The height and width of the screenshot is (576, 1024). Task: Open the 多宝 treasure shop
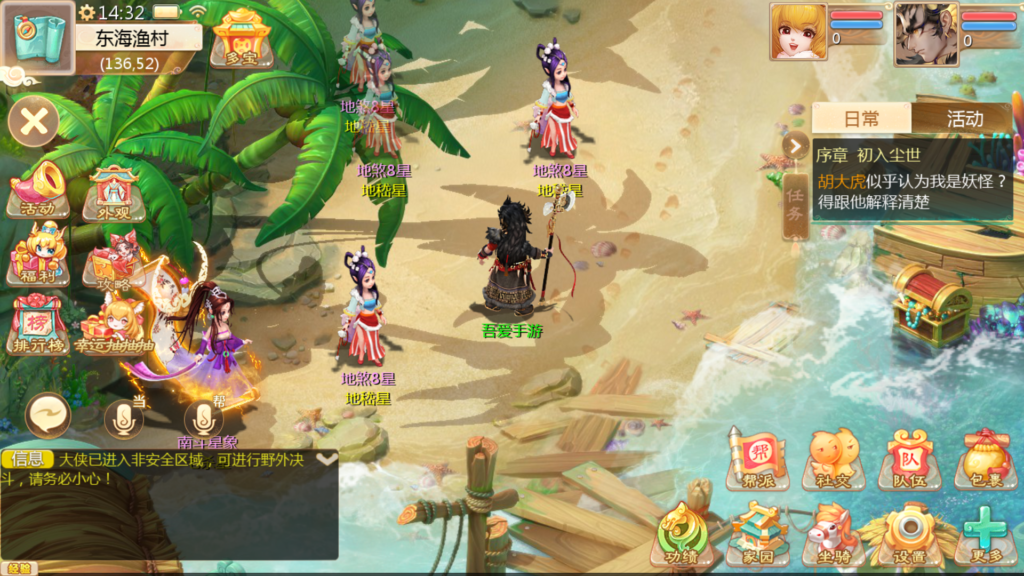click(241, 38)
